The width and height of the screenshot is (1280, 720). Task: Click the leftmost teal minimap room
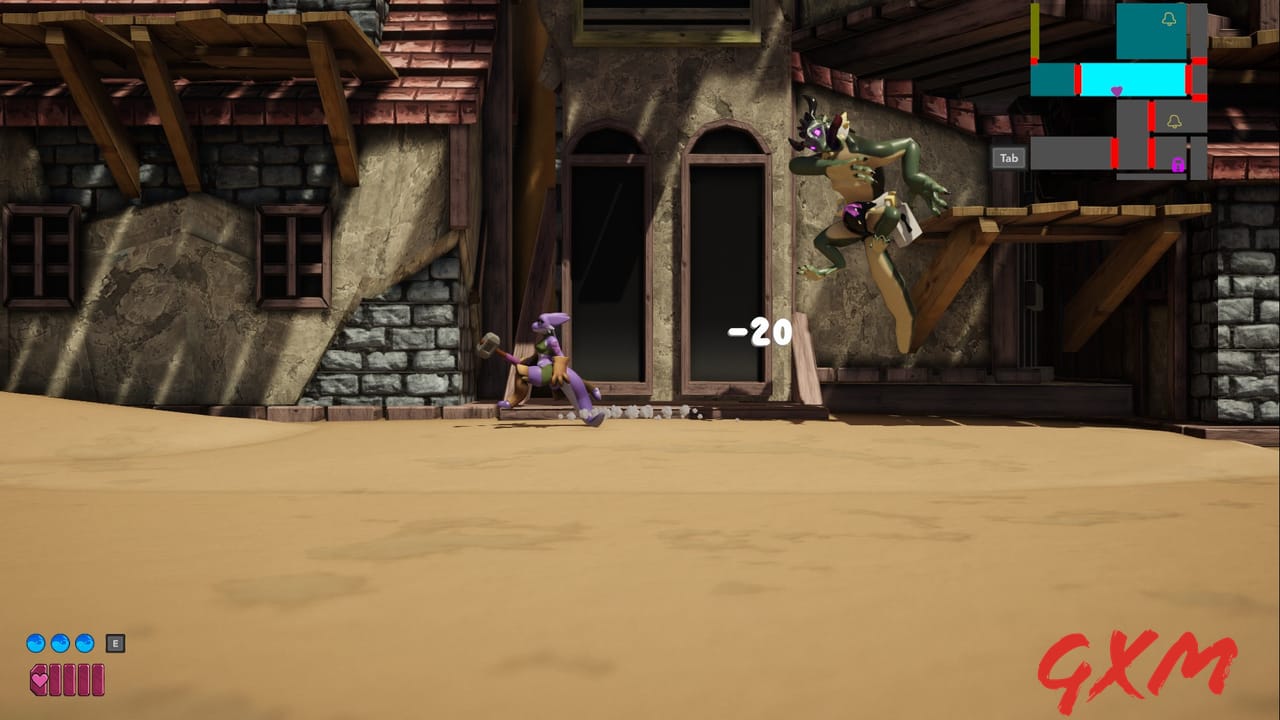1052,80
